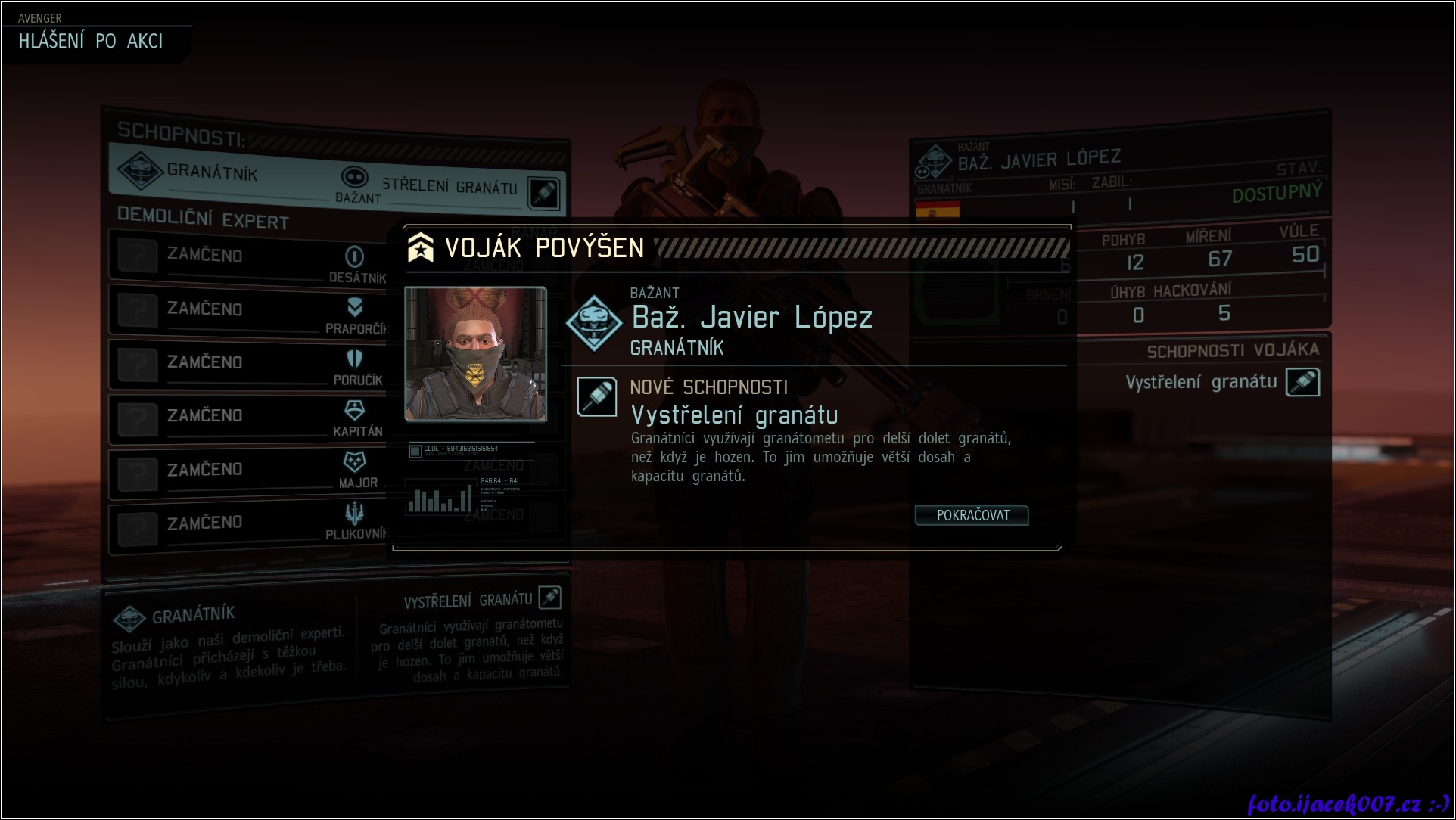Viewport: 1456px width, 820px height.
Task: Select the Bažant rank grenade ability icon
Action: (x=544, y=192)
